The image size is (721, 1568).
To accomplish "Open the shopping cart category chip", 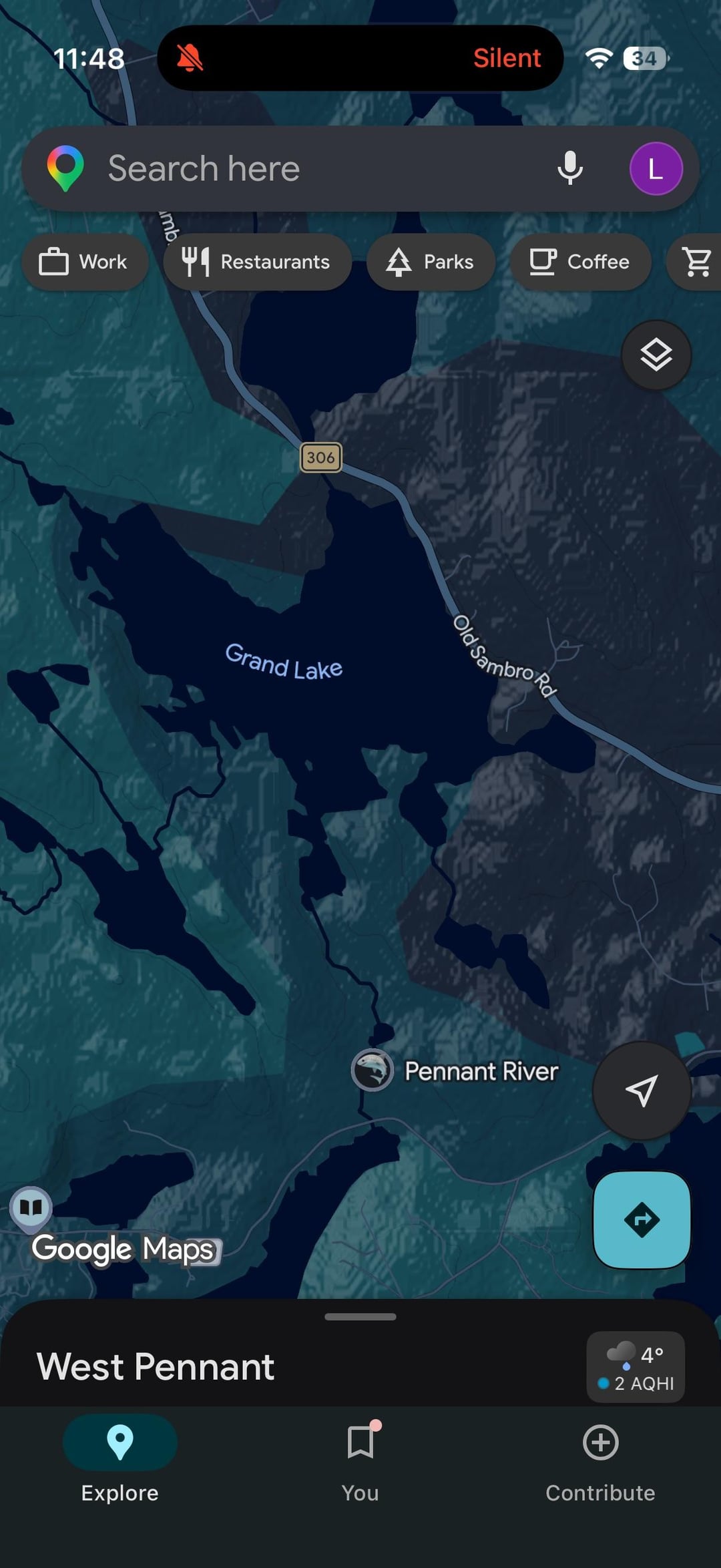I will [697, 262].
